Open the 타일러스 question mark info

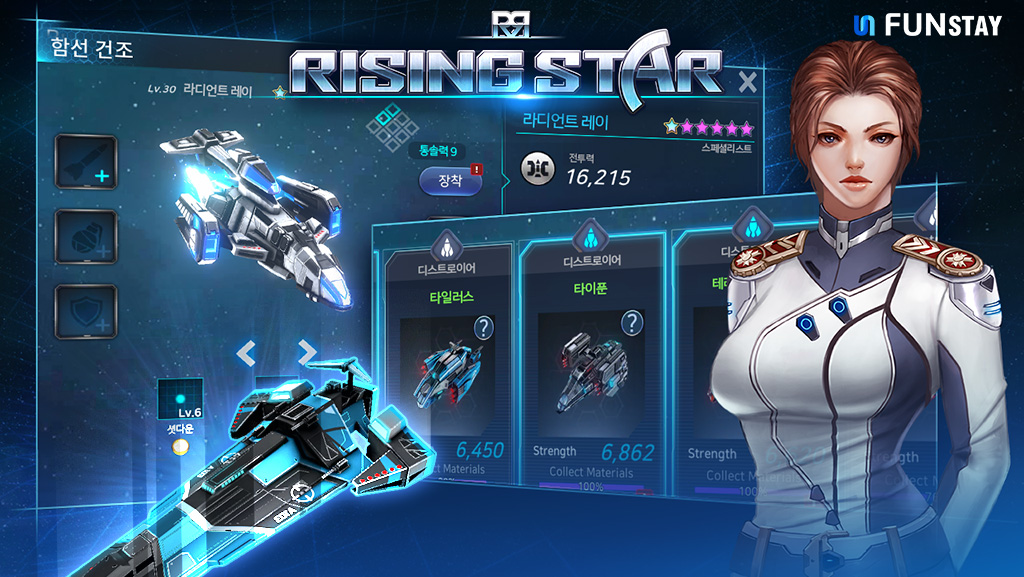484,327
